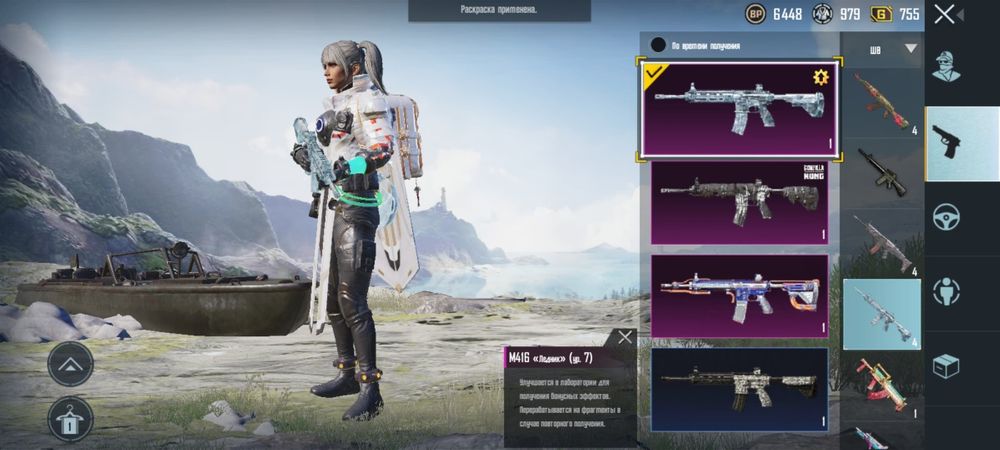The height and width of the screenshot is (450, 1000).
Task: Tap the clothes hanger wardrobe button
Action: [x=70, y=420]
